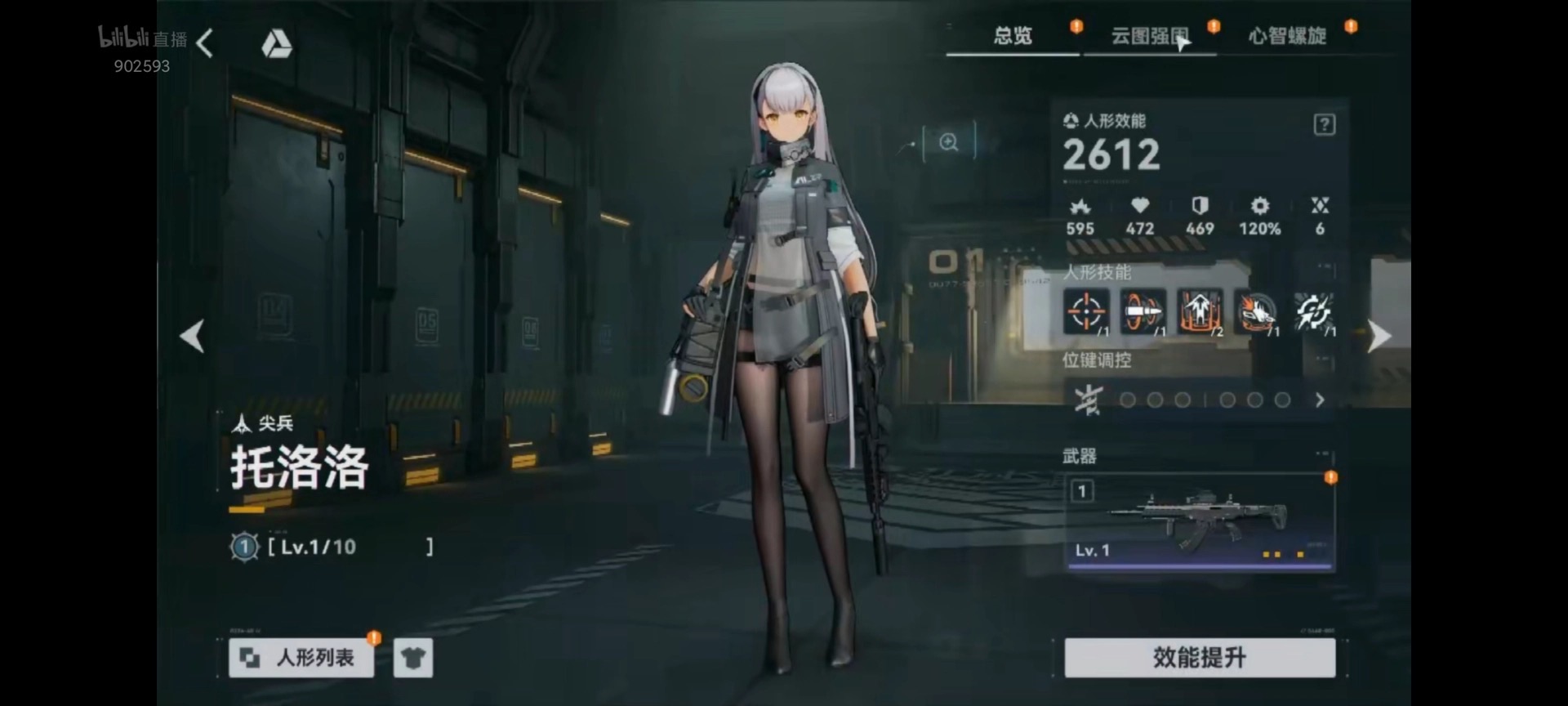
Task: Select the bullet skill icon
Action: point(1143,311)
